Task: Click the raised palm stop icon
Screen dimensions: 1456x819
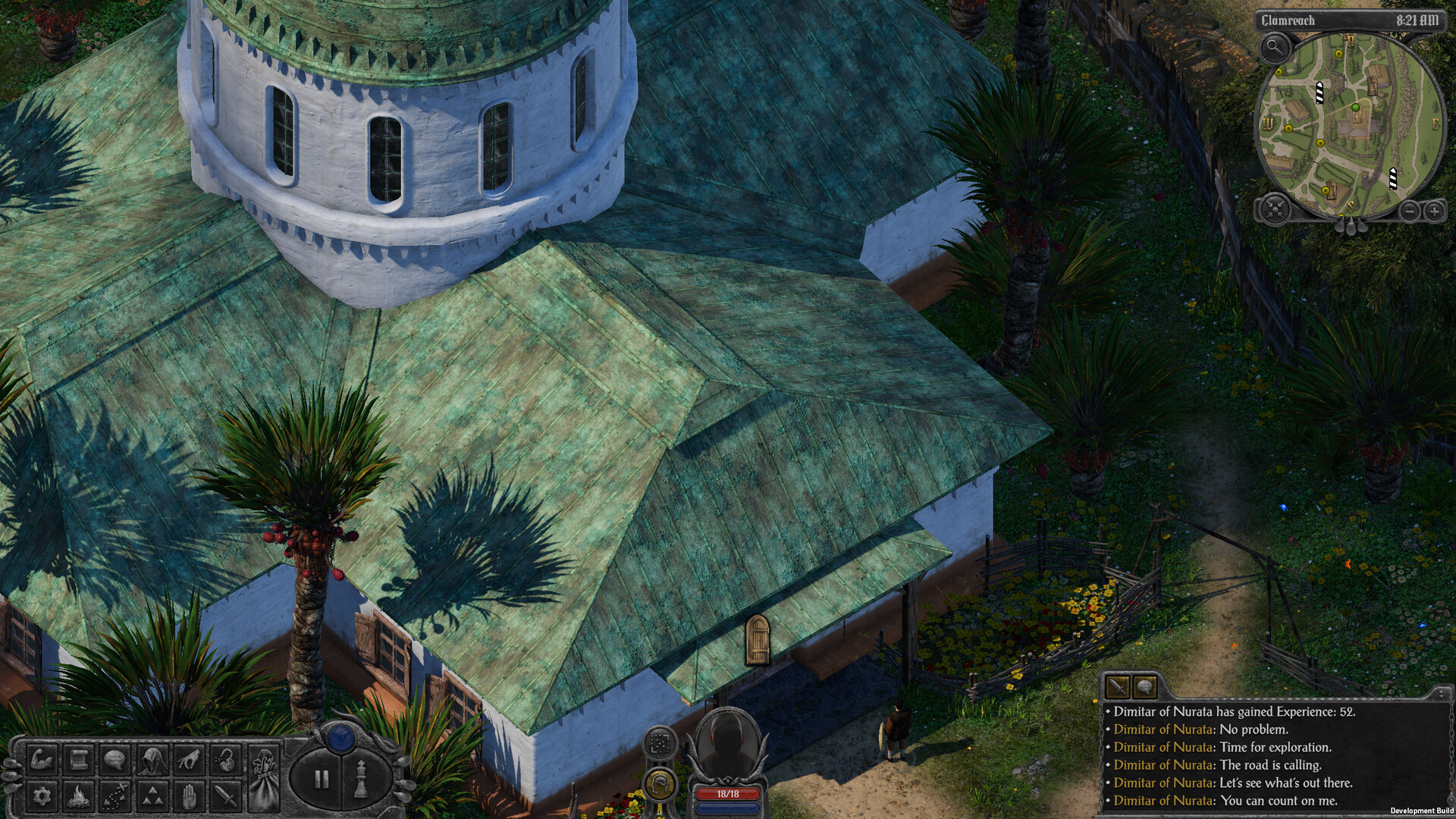Action: tap(189, 796)
